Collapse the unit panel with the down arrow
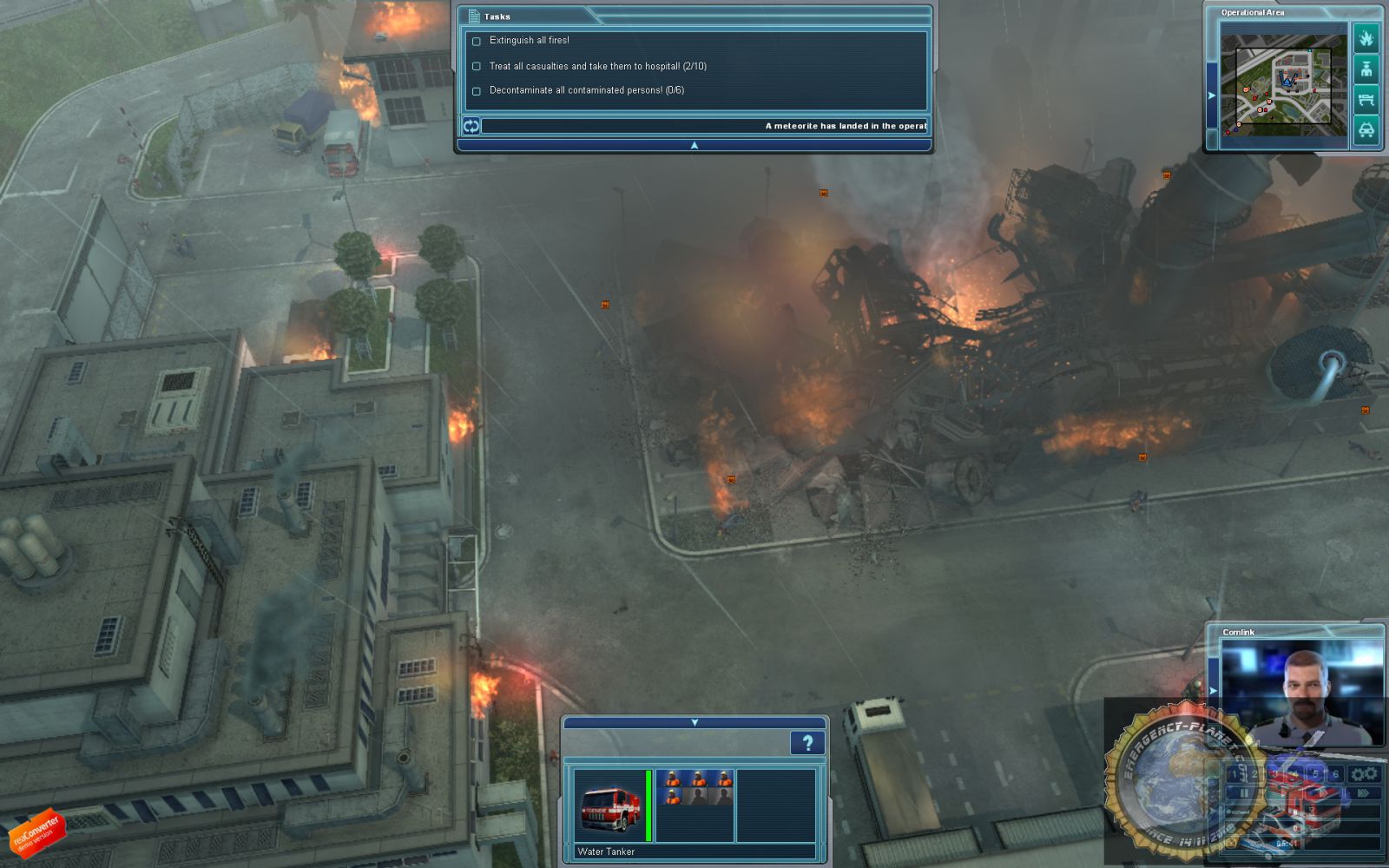 point(694,722)
